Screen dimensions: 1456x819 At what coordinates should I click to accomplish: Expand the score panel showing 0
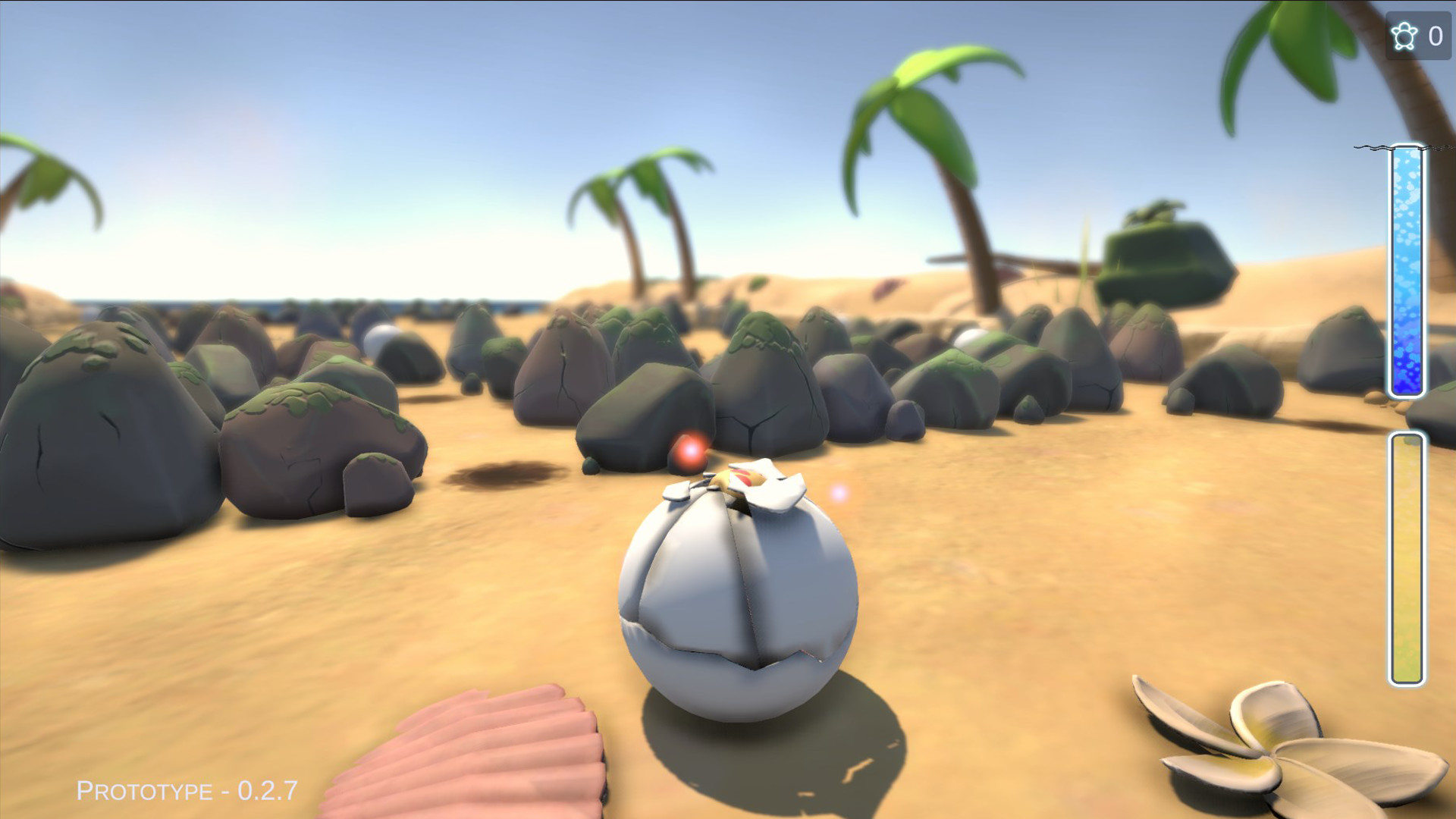coord(1436,33)
